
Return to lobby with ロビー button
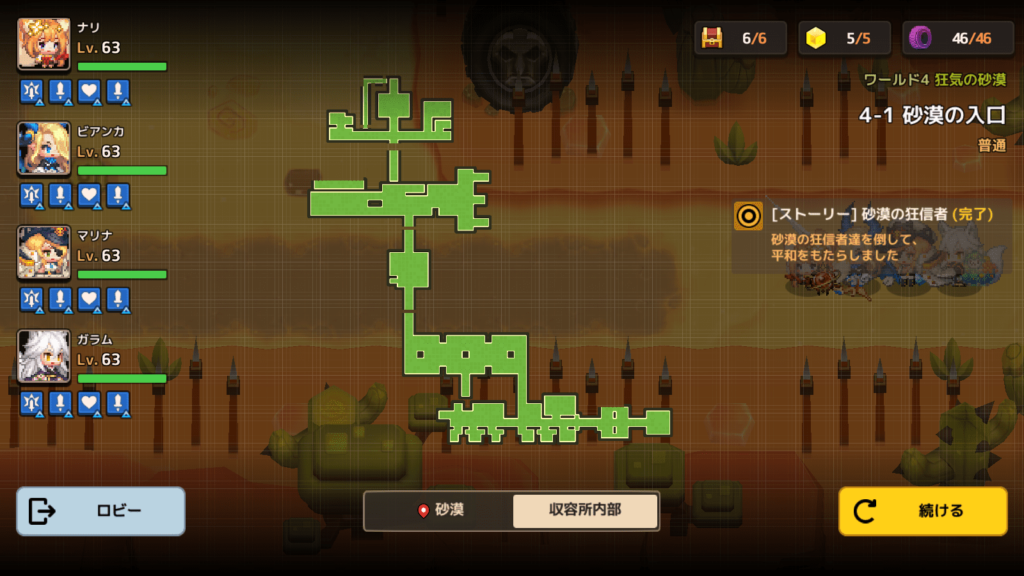(x=101, y=511)
